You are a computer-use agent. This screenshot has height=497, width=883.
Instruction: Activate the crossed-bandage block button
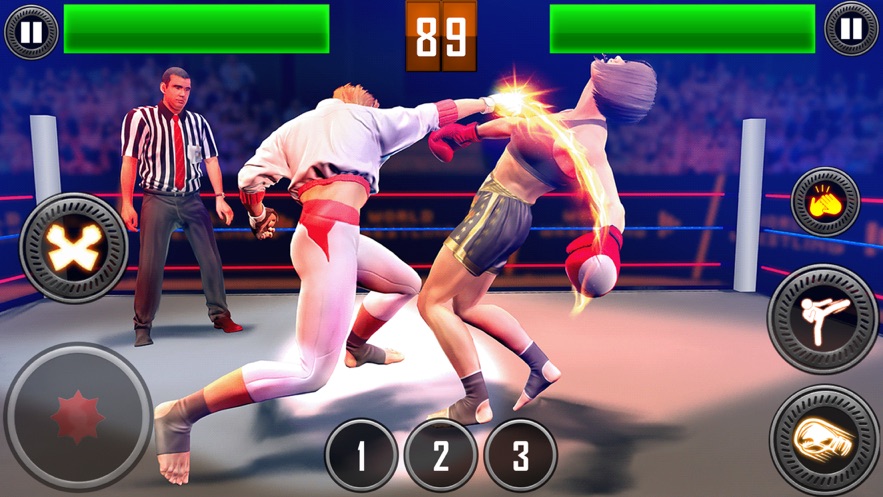pos(74,247)
